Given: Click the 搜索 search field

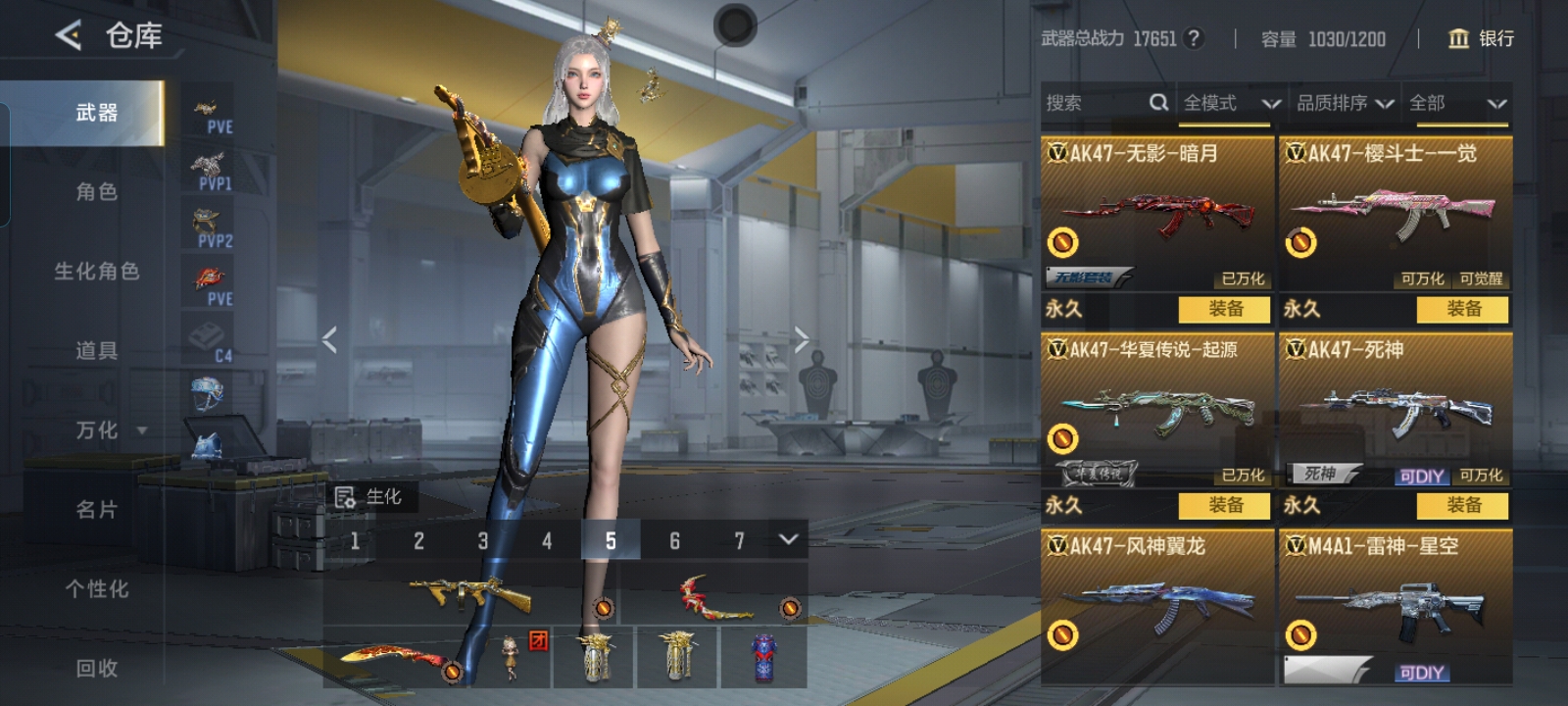Looking at the screenshot, I should (x=1096, y=103).
